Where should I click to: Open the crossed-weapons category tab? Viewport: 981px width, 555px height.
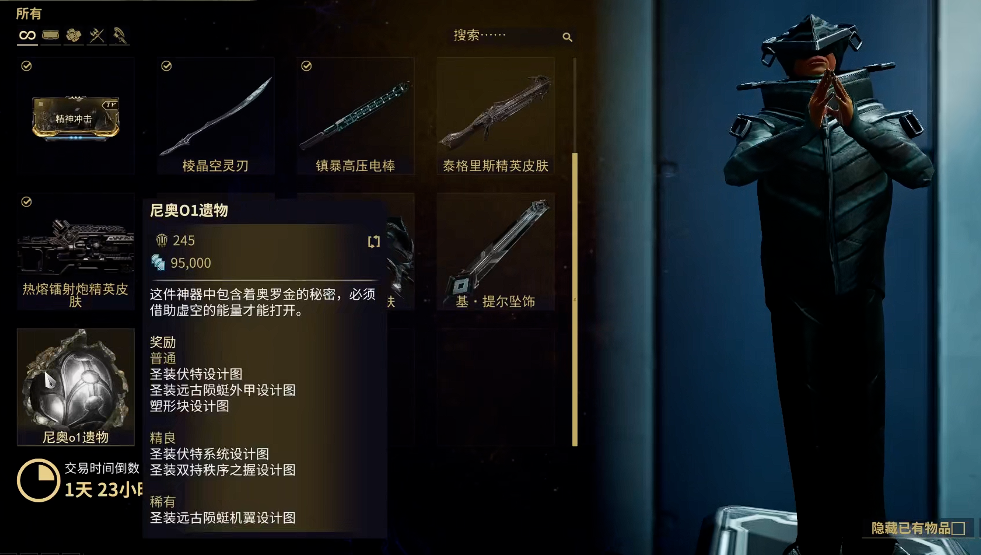[96, 36]
